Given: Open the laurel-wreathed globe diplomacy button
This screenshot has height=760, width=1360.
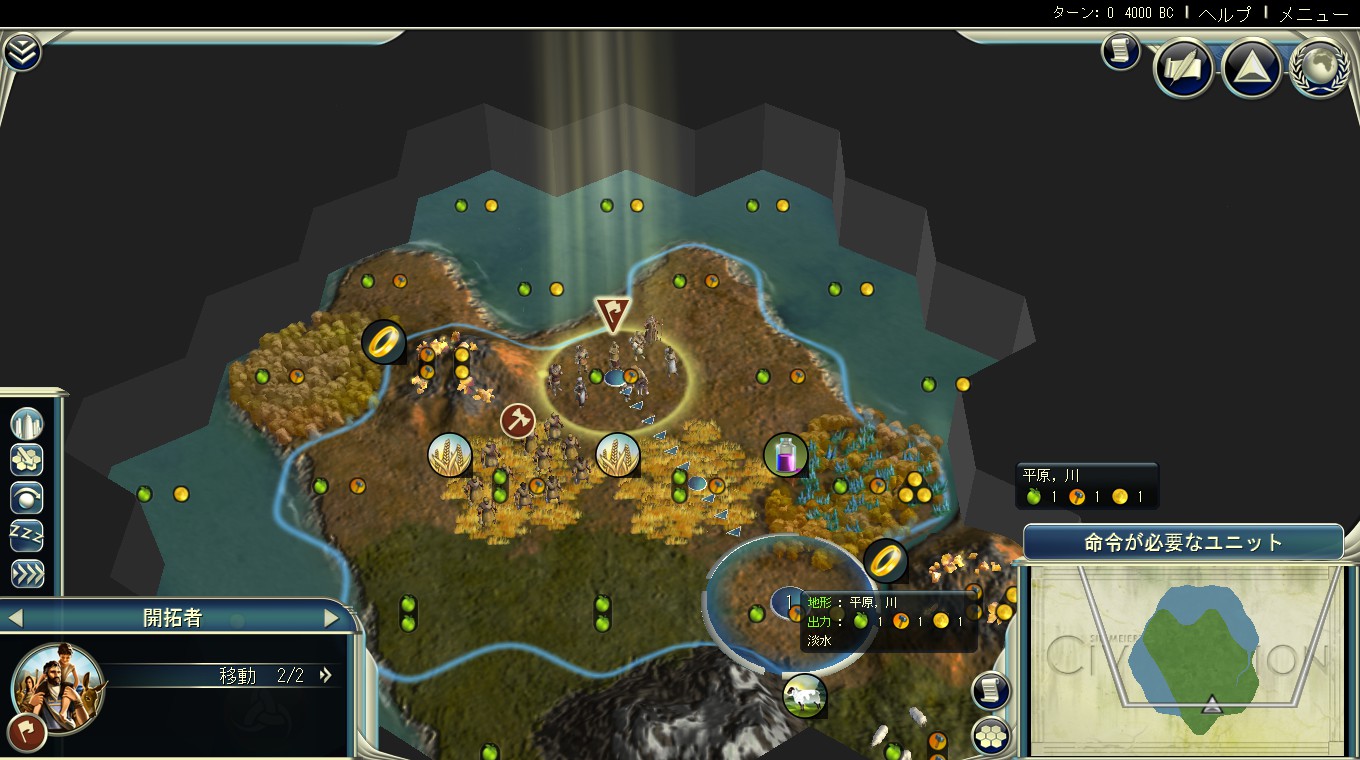Looking at the screenshot, I should pyautogui.click(x=1319, y=69).
